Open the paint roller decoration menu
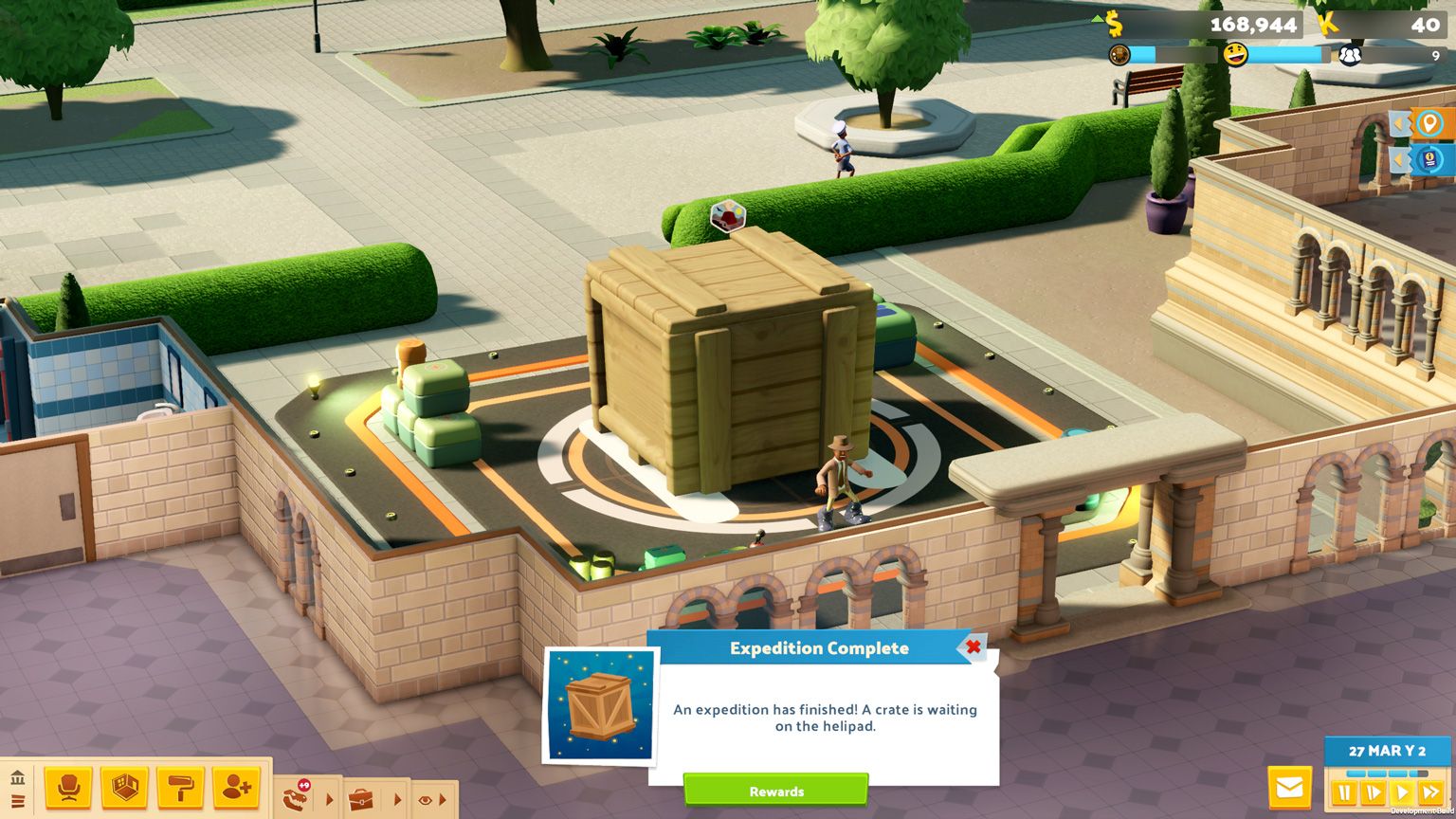The image size is (1456, 819). (x=180, y=788)
